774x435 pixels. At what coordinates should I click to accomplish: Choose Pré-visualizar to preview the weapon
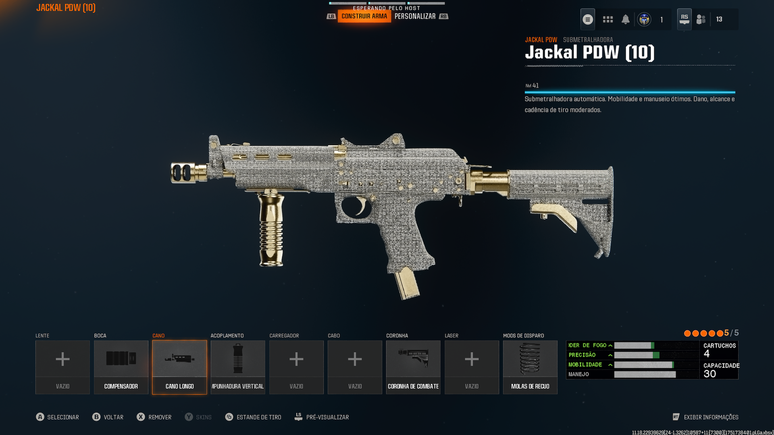(322, 417)
